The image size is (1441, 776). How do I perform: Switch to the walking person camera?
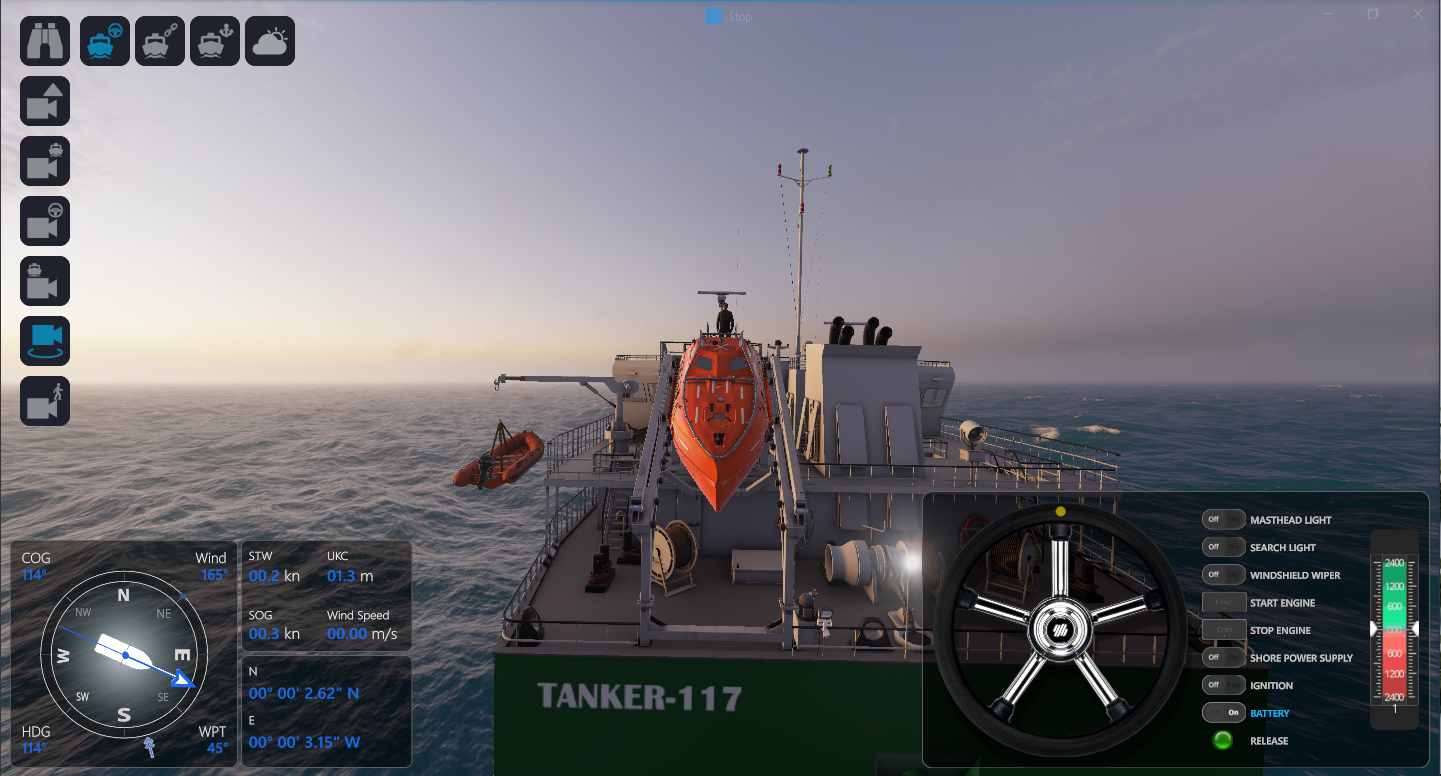pyautogui.click(x=45, y=401)
